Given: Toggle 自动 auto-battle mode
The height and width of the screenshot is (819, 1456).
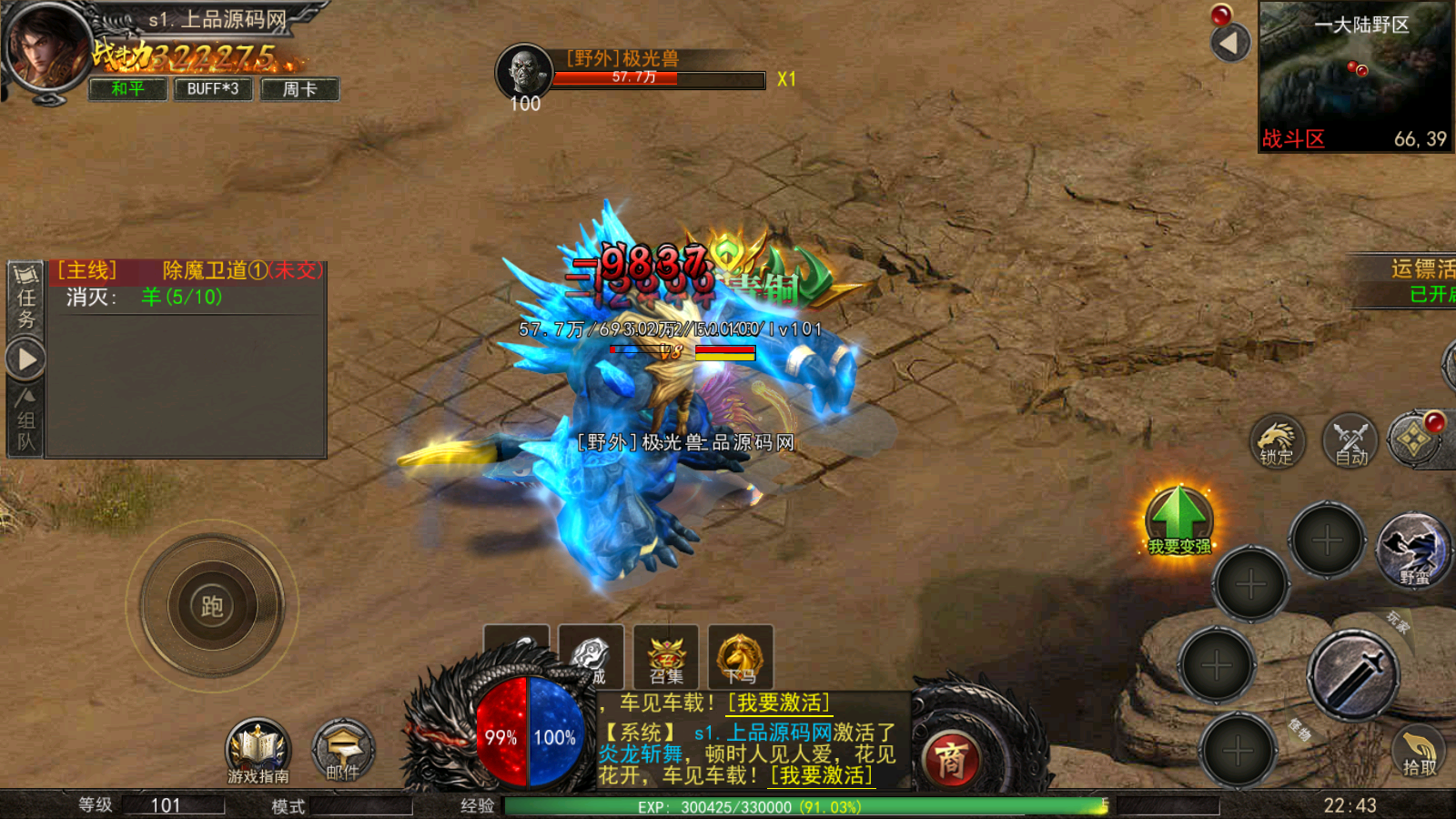Looking at the screenshot, I should pyautogui.click(x=1351, y=442).
